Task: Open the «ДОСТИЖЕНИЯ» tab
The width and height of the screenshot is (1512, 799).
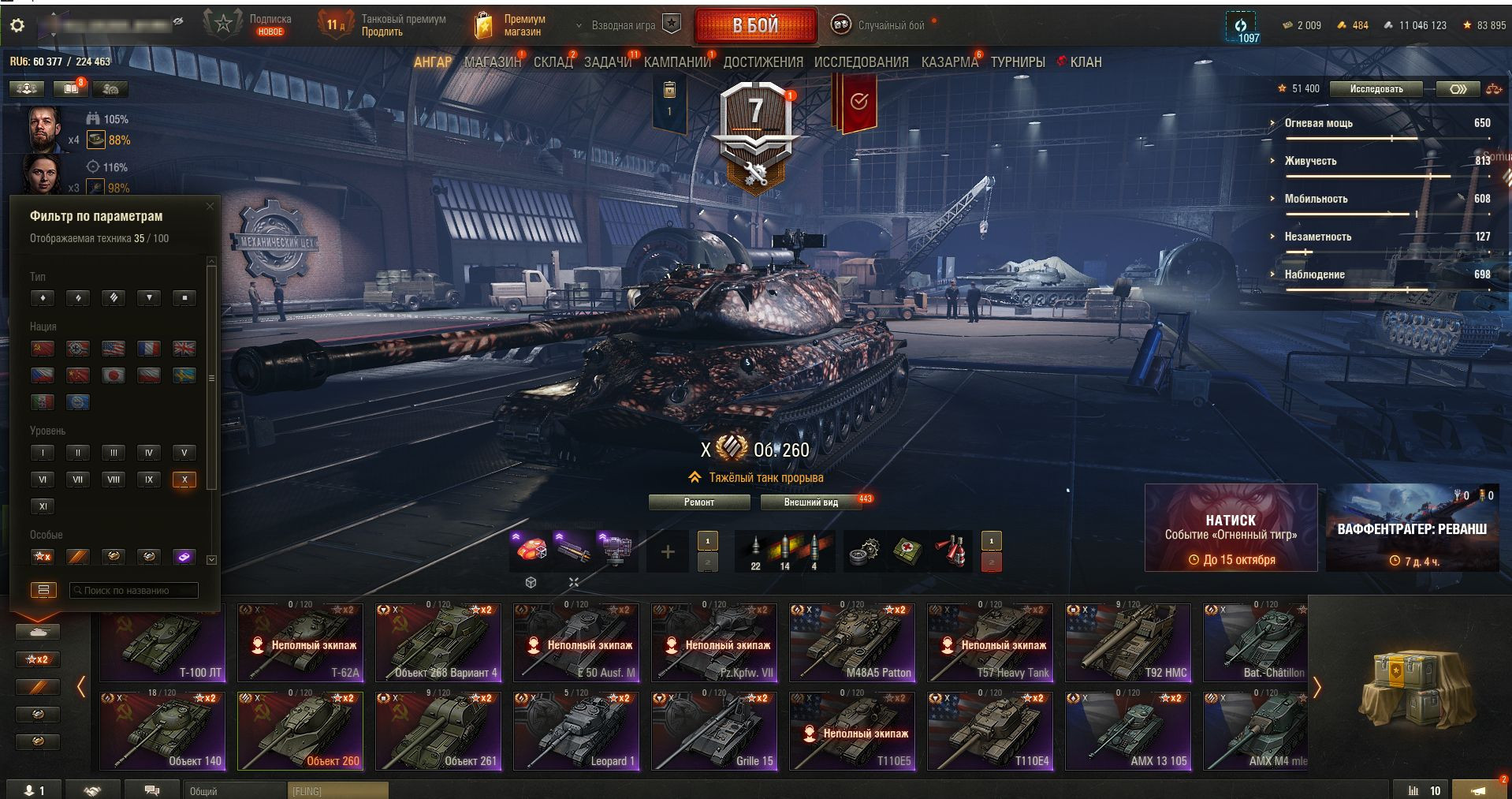Action: [x=763, y=62]
